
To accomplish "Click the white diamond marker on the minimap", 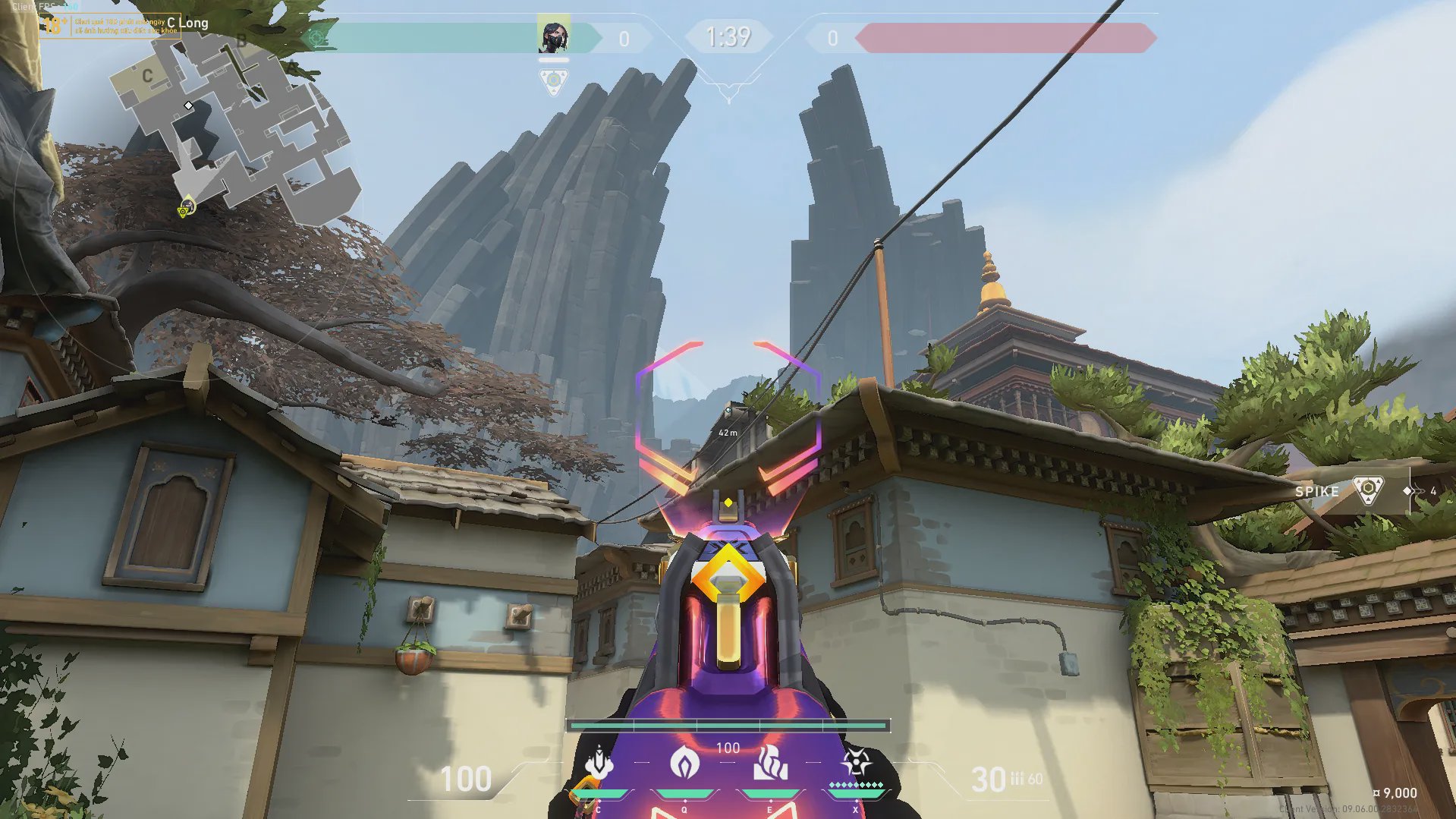I will [x=188, y=106].
